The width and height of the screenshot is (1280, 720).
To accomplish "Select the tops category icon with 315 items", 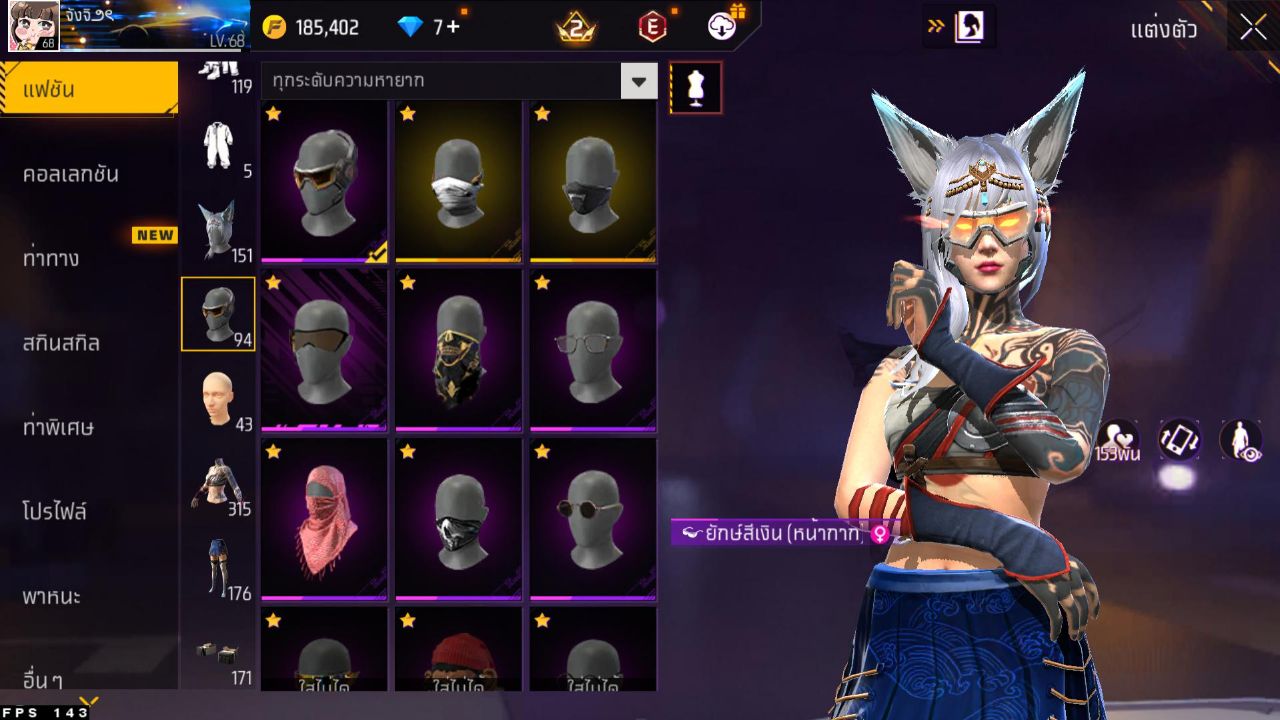I will point(218,478).
